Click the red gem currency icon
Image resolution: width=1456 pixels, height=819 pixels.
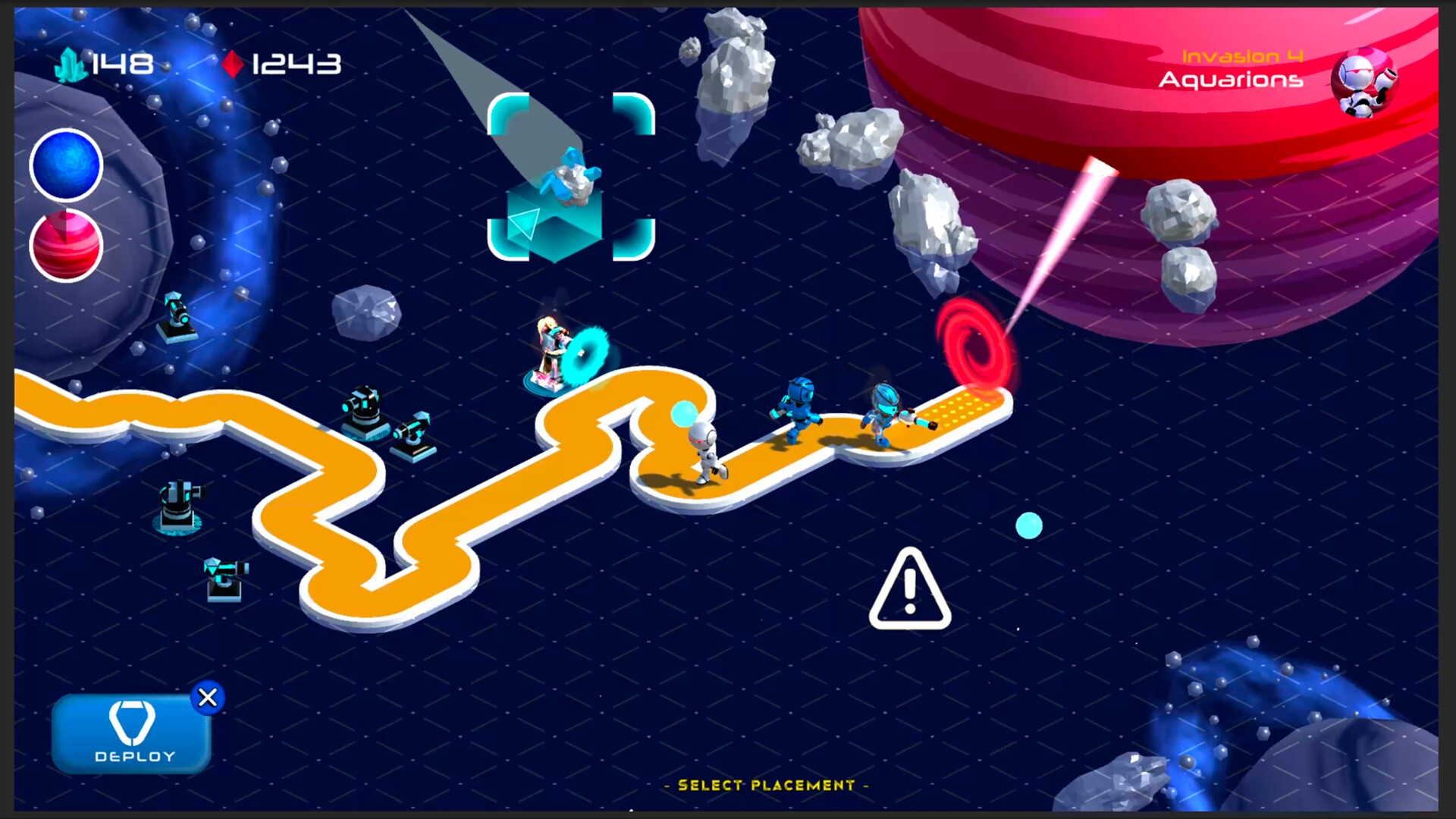(x=234, y=64)
